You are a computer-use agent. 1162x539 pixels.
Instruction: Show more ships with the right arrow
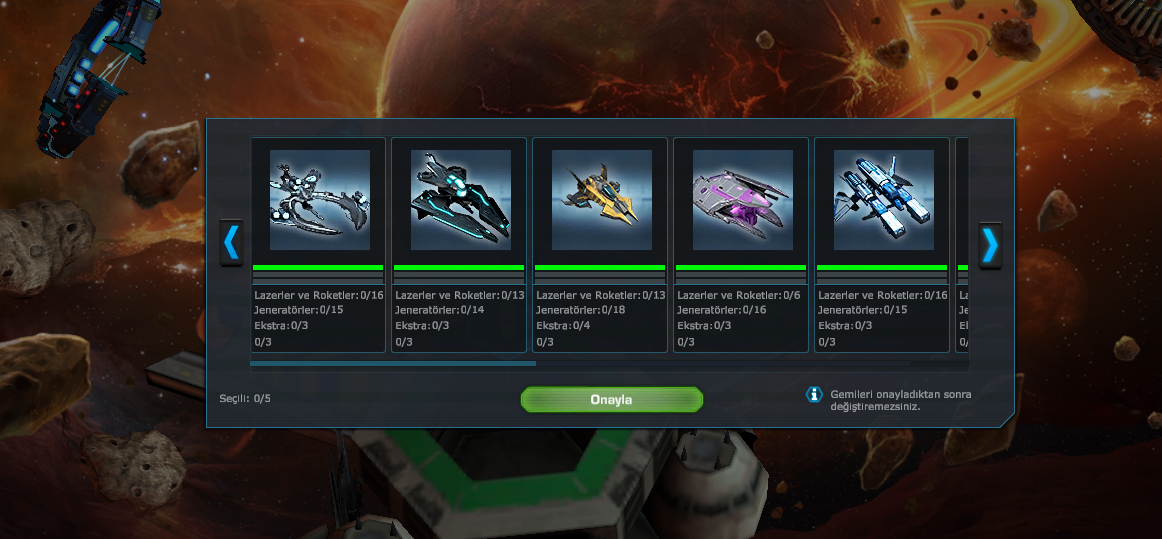tap(989, 244)
